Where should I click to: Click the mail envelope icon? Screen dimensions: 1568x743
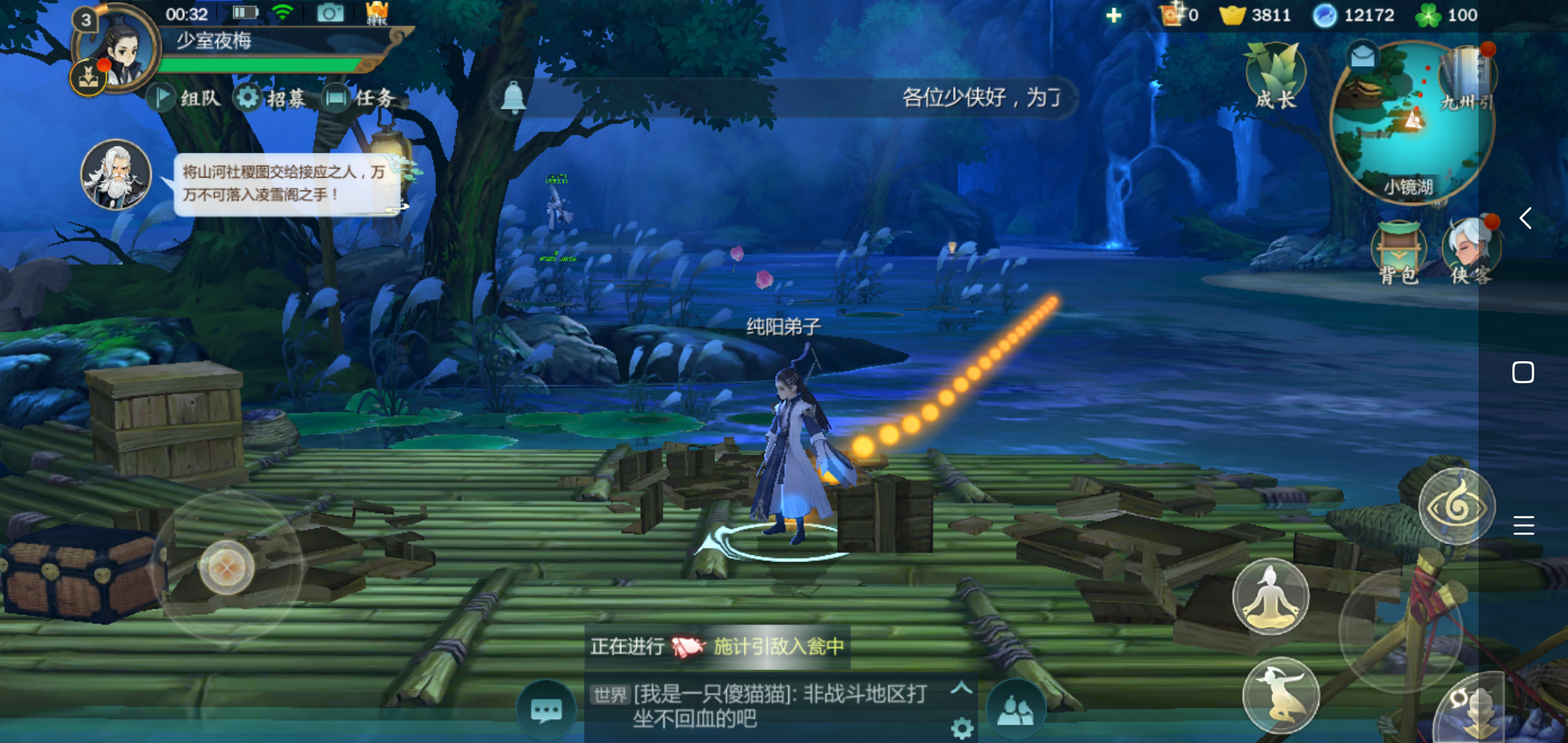click(x=1362, y=56)
